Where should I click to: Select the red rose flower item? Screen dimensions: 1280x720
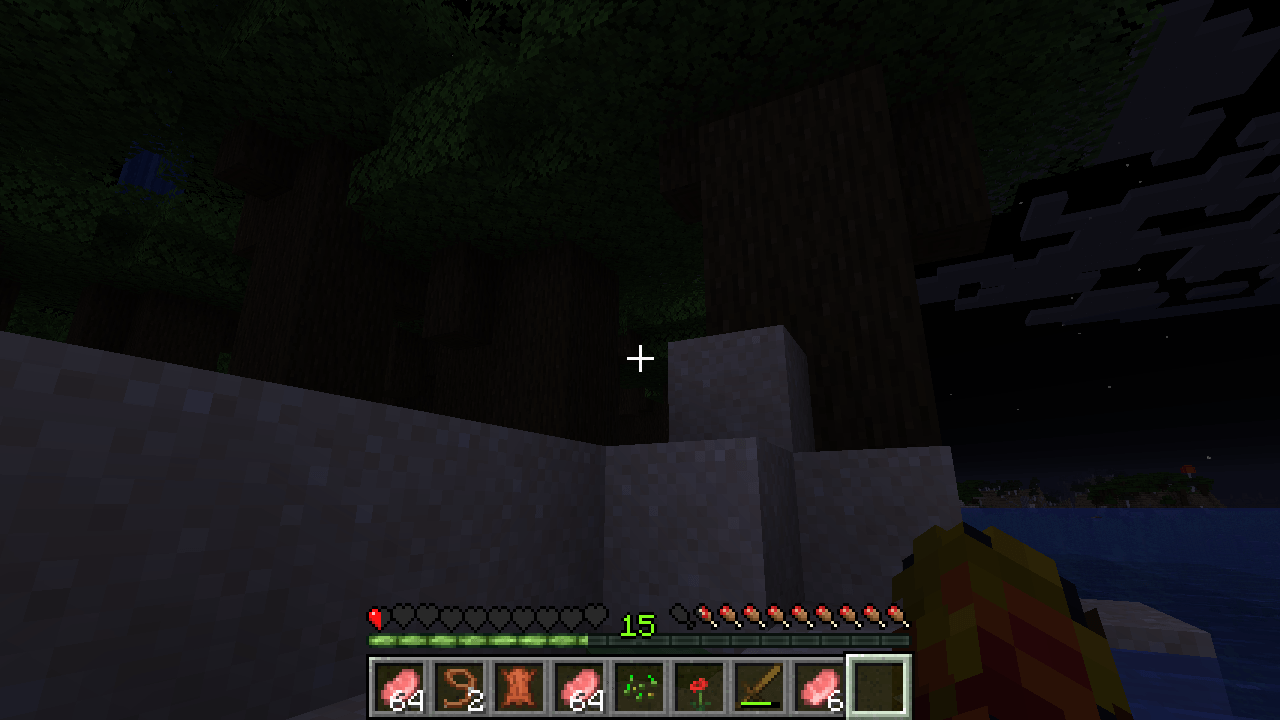point(698,684)
